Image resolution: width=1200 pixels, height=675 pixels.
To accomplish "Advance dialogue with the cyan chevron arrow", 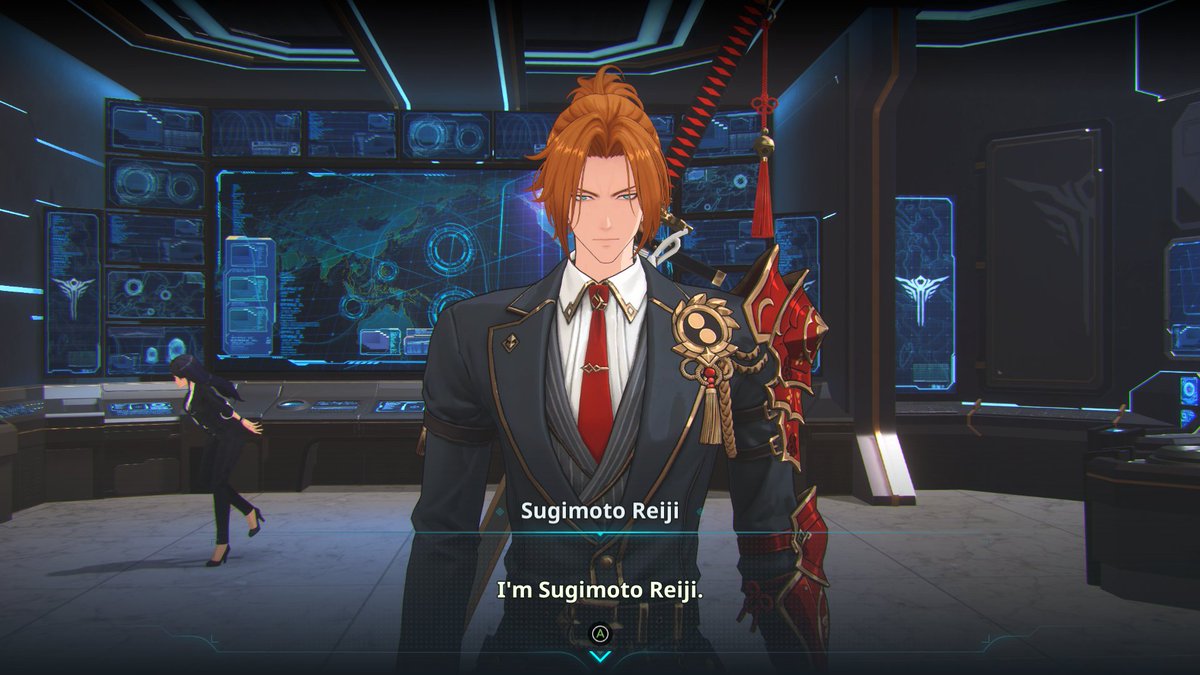I will [x=599, y=656].
